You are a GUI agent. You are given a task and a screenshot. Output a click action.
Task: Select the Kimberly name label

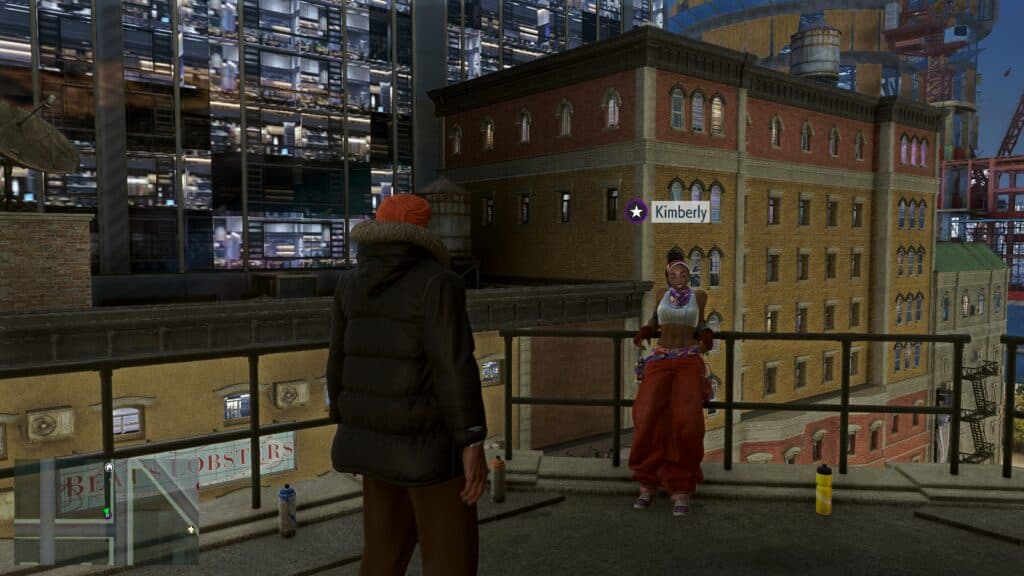pyautogui.click(x=681, y=212)
